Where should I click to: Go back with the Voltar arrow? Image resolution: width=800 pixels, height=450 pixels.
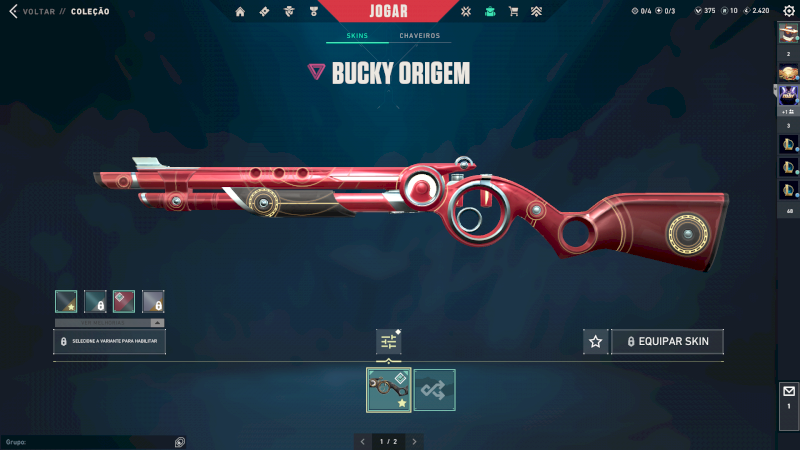coord(13,11)
